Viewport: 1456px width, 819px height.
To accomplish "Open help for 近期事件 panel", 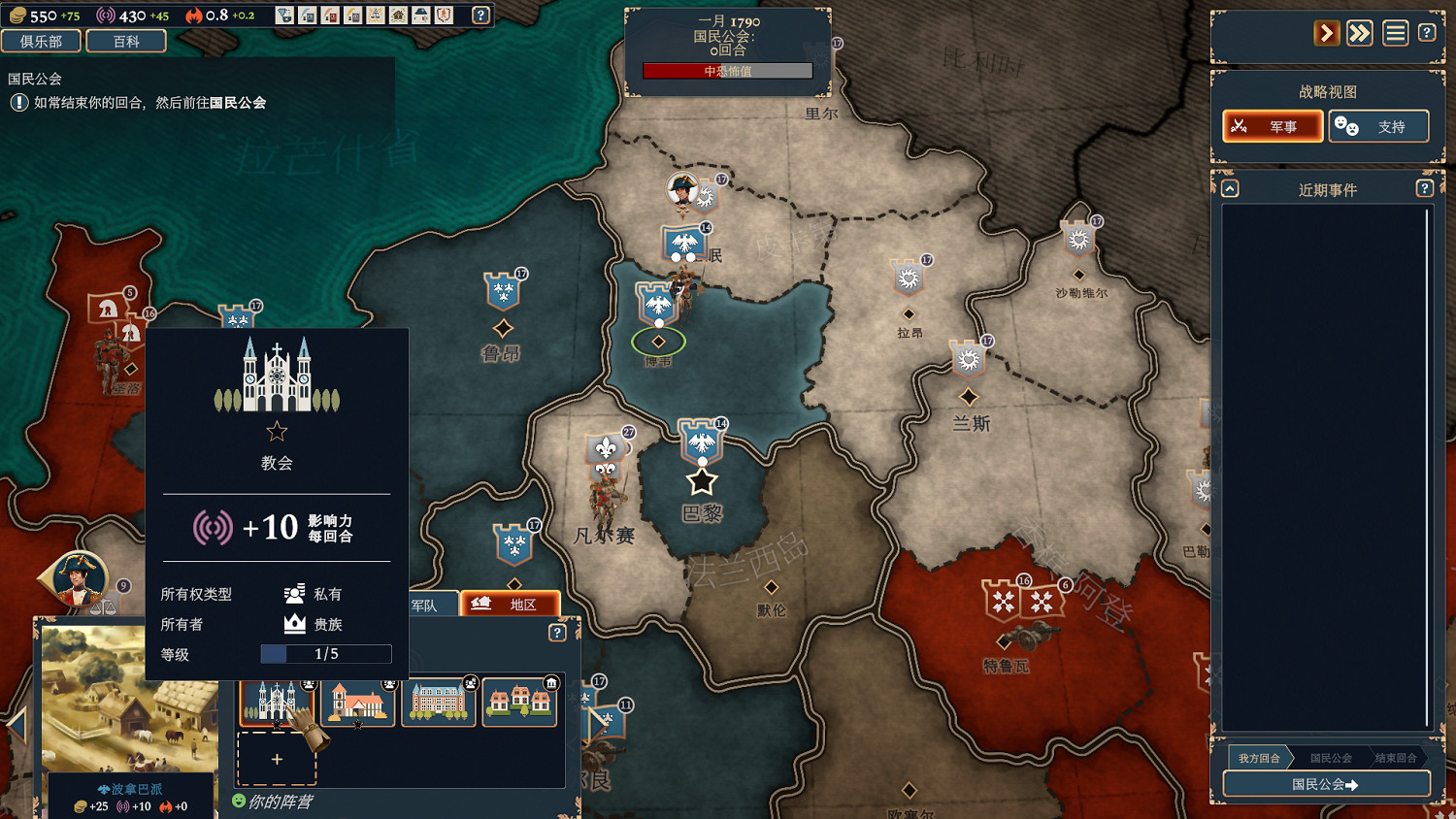I will coord(1424,188).
